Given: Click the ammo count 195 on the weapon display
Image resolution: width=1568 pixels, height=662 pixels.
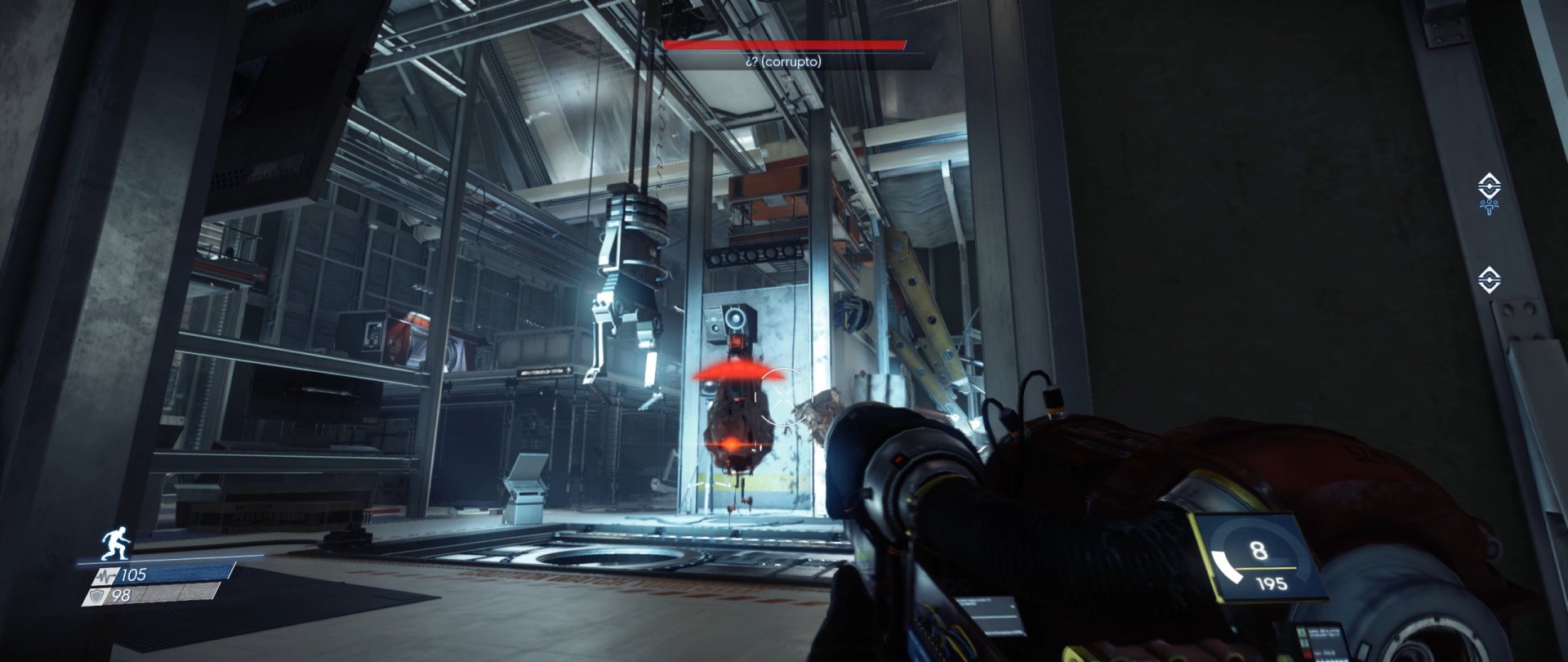Looking at the screenshot, I should (1272, 584).
